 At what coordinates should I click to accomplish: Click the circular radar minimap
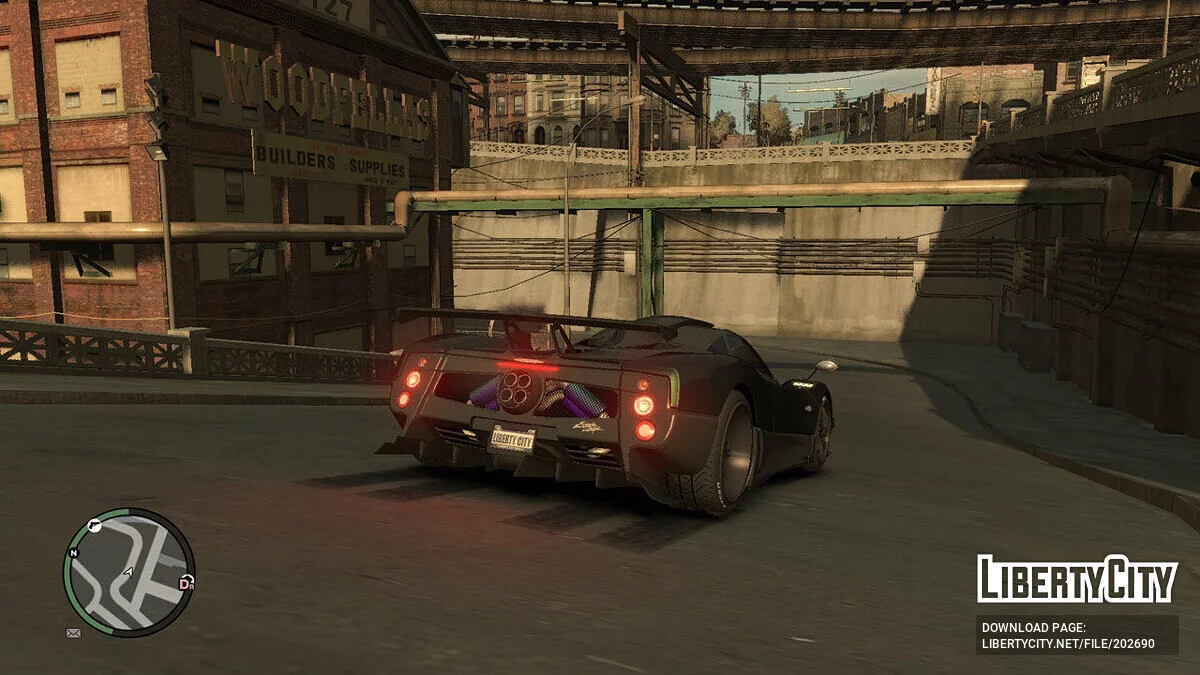[128, 572]
